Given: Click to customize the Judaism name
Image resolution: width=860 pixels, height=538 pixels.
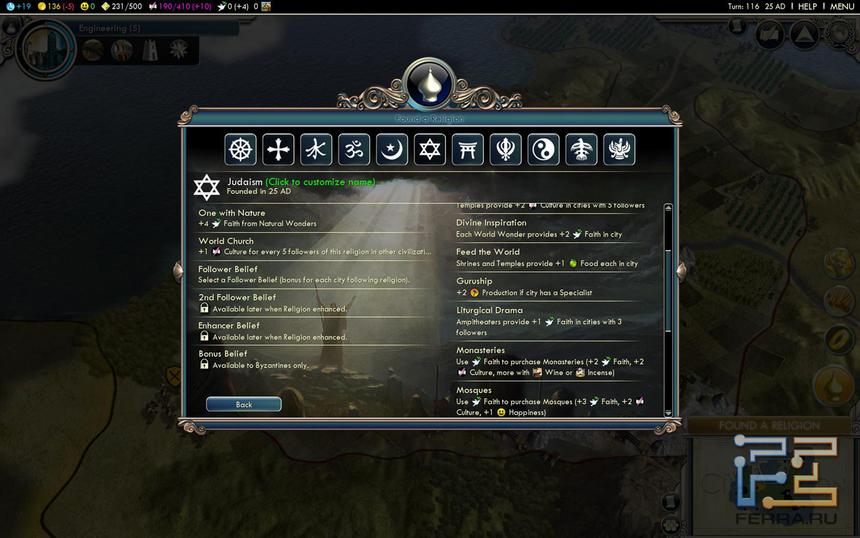Looking at the screenshot, I should click(320, 182).
